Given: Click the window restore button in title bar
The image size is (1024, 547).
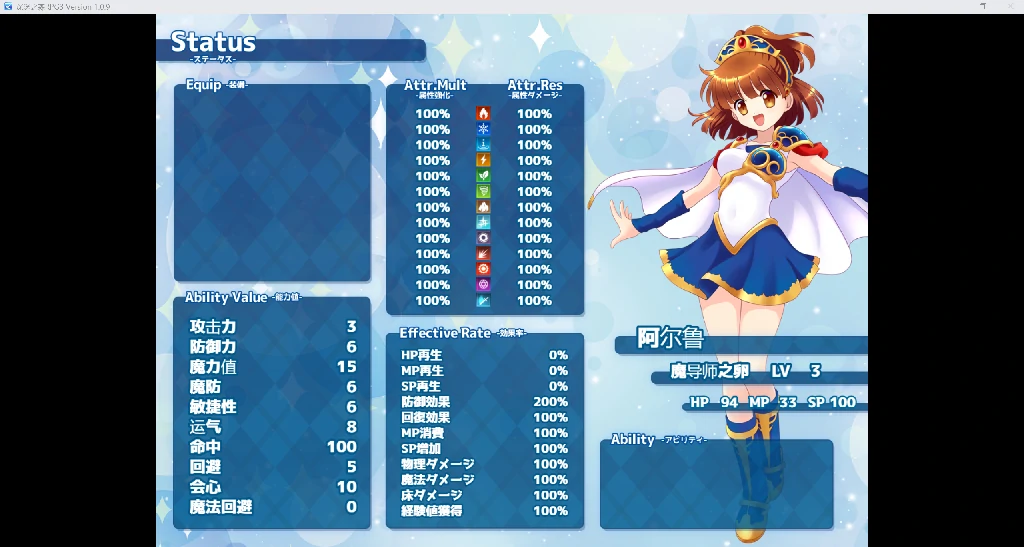Looking at the screenshot, I should [x=983, y=6].
